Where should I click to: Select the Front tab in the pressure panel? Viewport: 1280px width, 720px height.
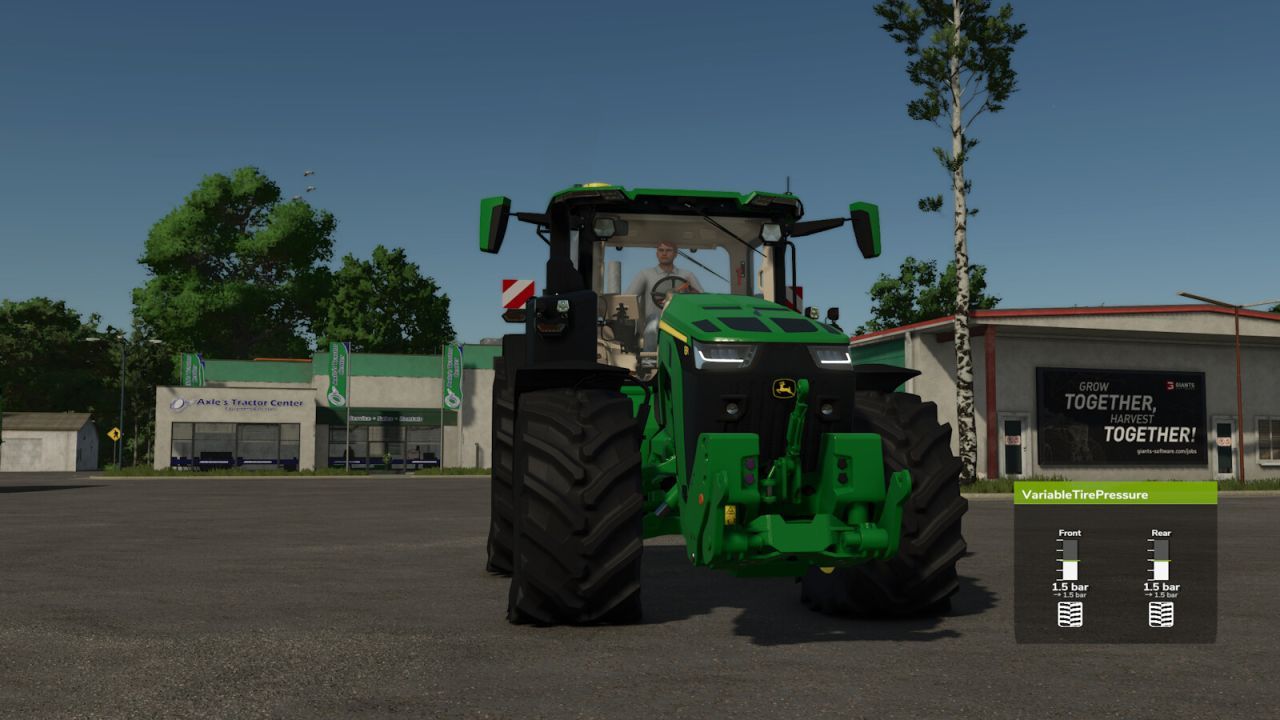pyautogui.click(x=1070, y=533)
